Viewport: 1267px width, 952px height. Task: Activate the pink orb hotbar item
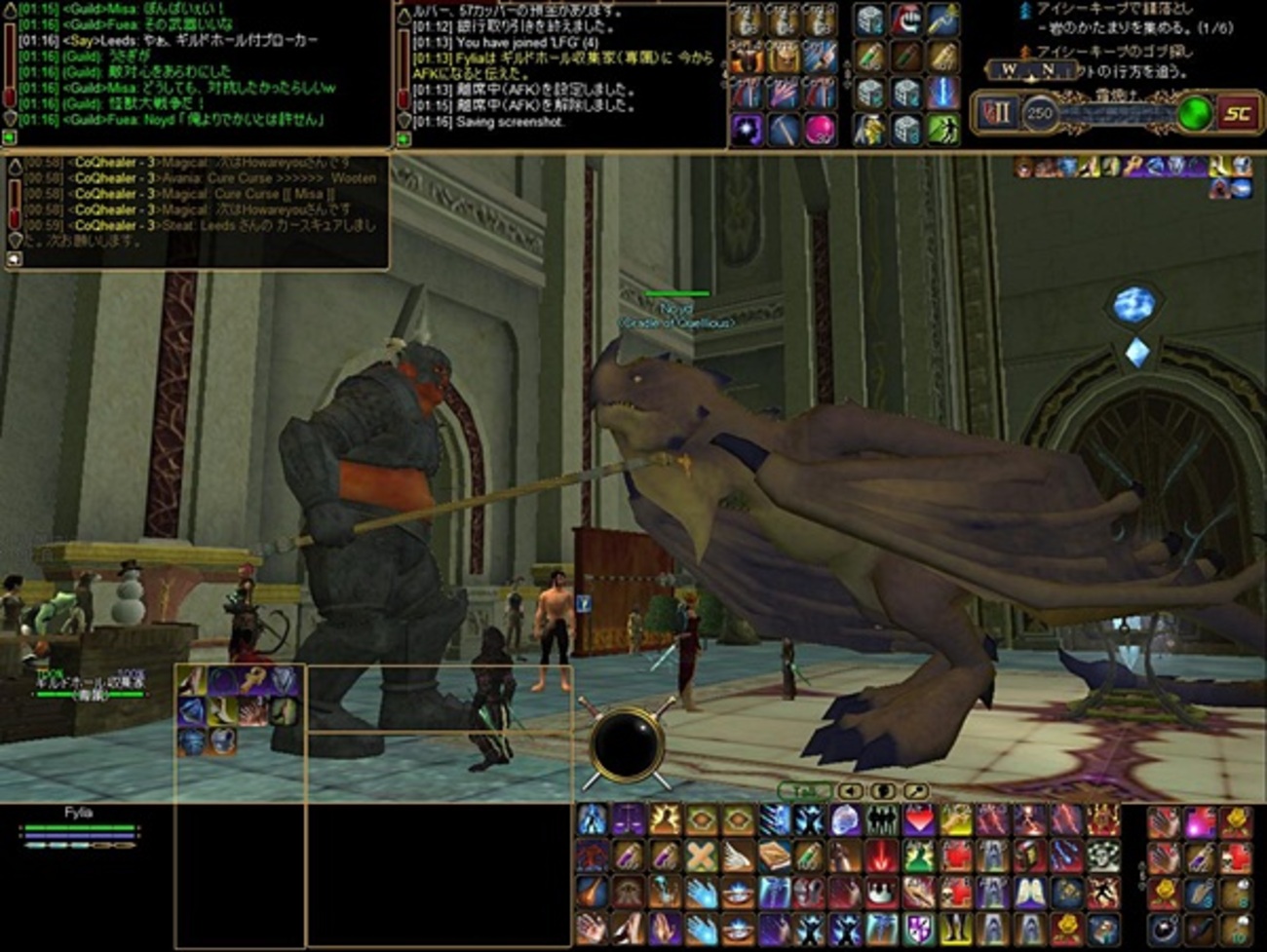[819, 129]
